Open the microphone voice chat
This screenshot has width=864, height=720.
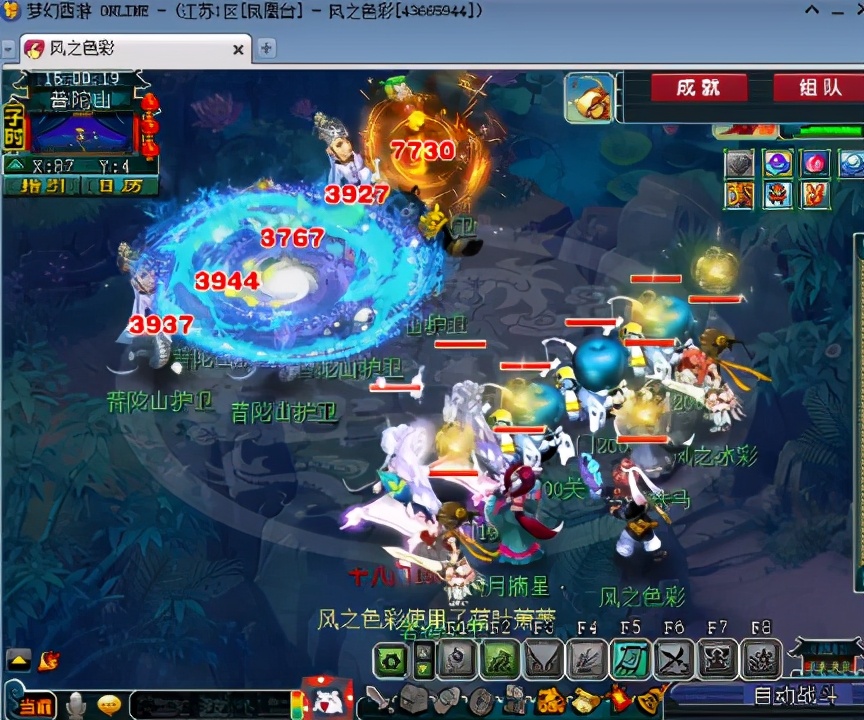click(75, 705)
